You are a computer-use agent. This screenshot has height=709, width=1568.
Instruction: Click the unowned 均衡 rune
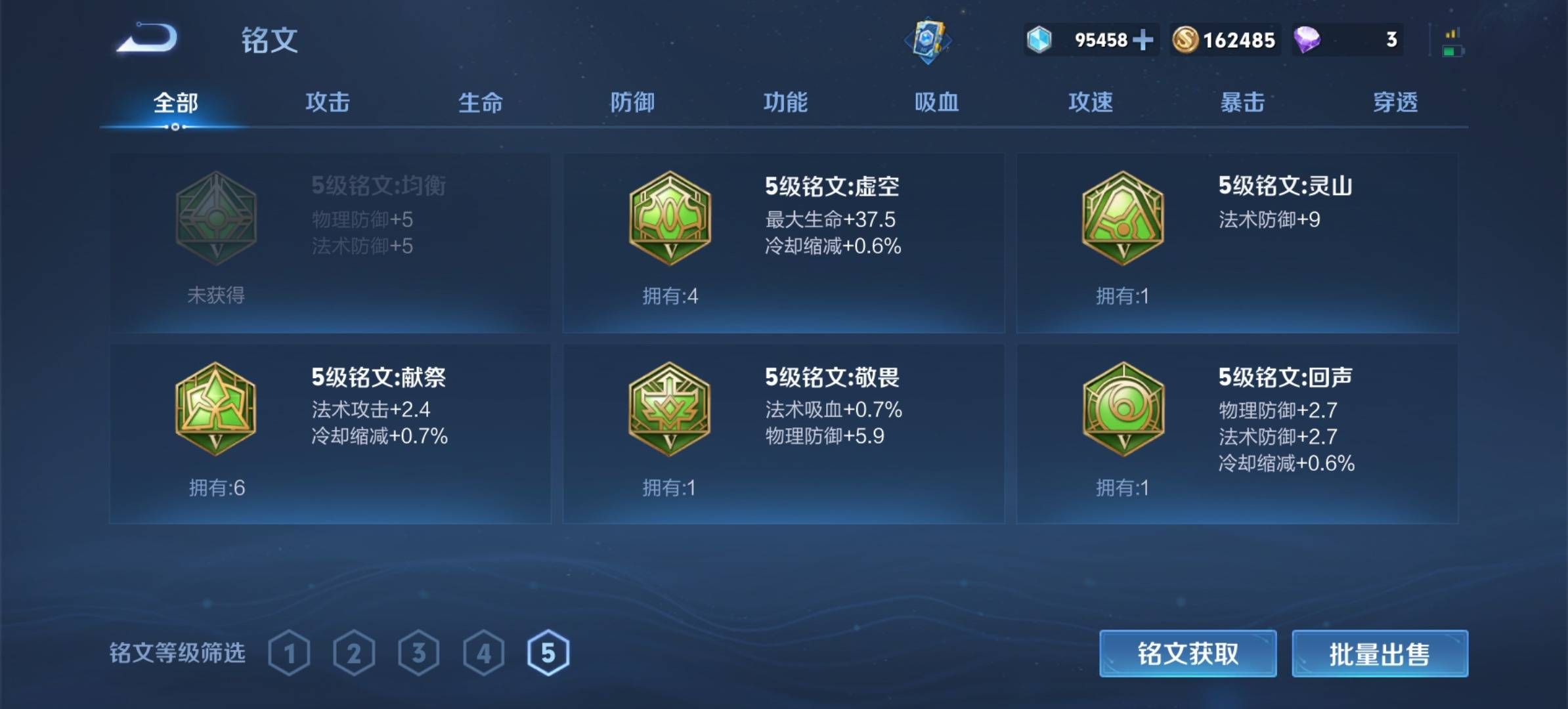coord(330,243)
